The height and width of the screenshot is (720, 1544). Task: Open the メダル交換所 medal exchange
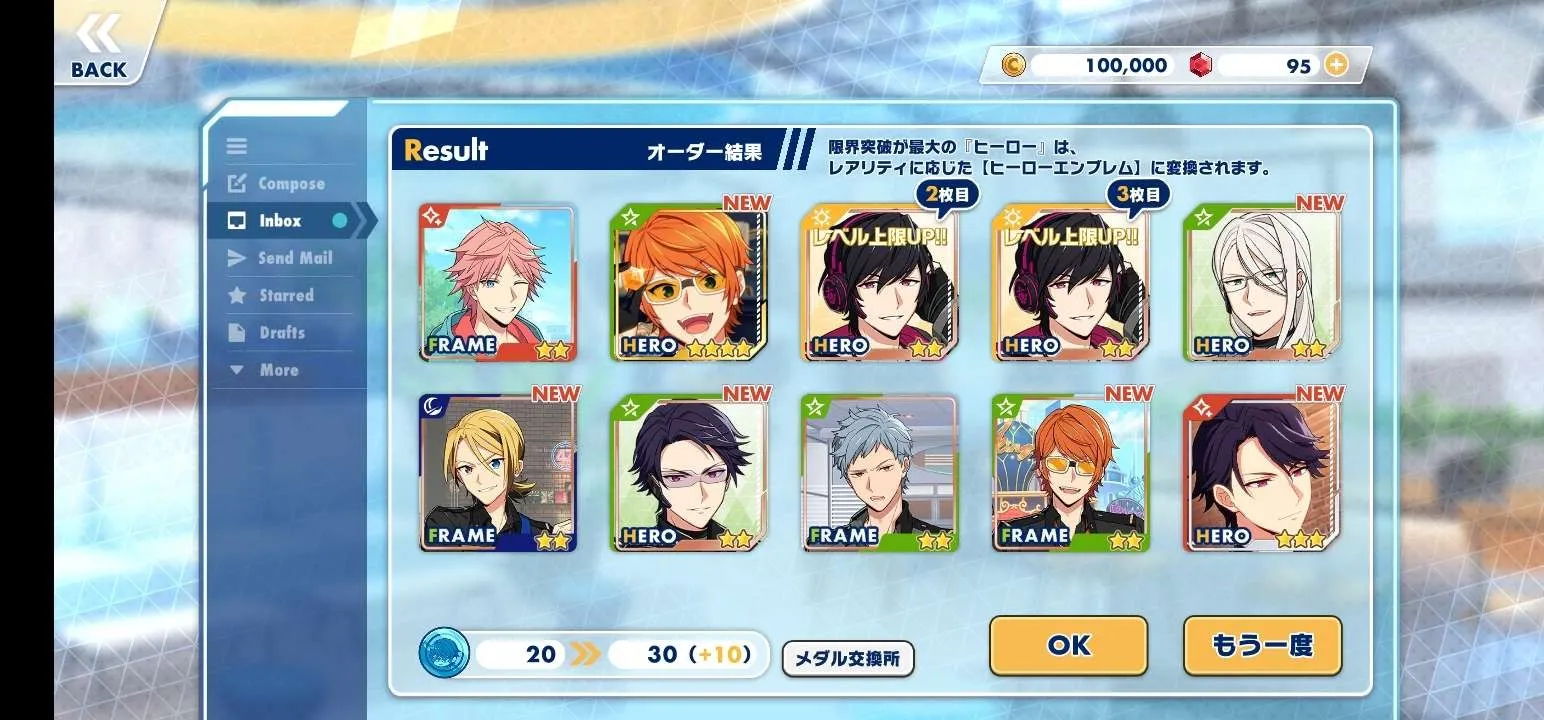[847, 659]
